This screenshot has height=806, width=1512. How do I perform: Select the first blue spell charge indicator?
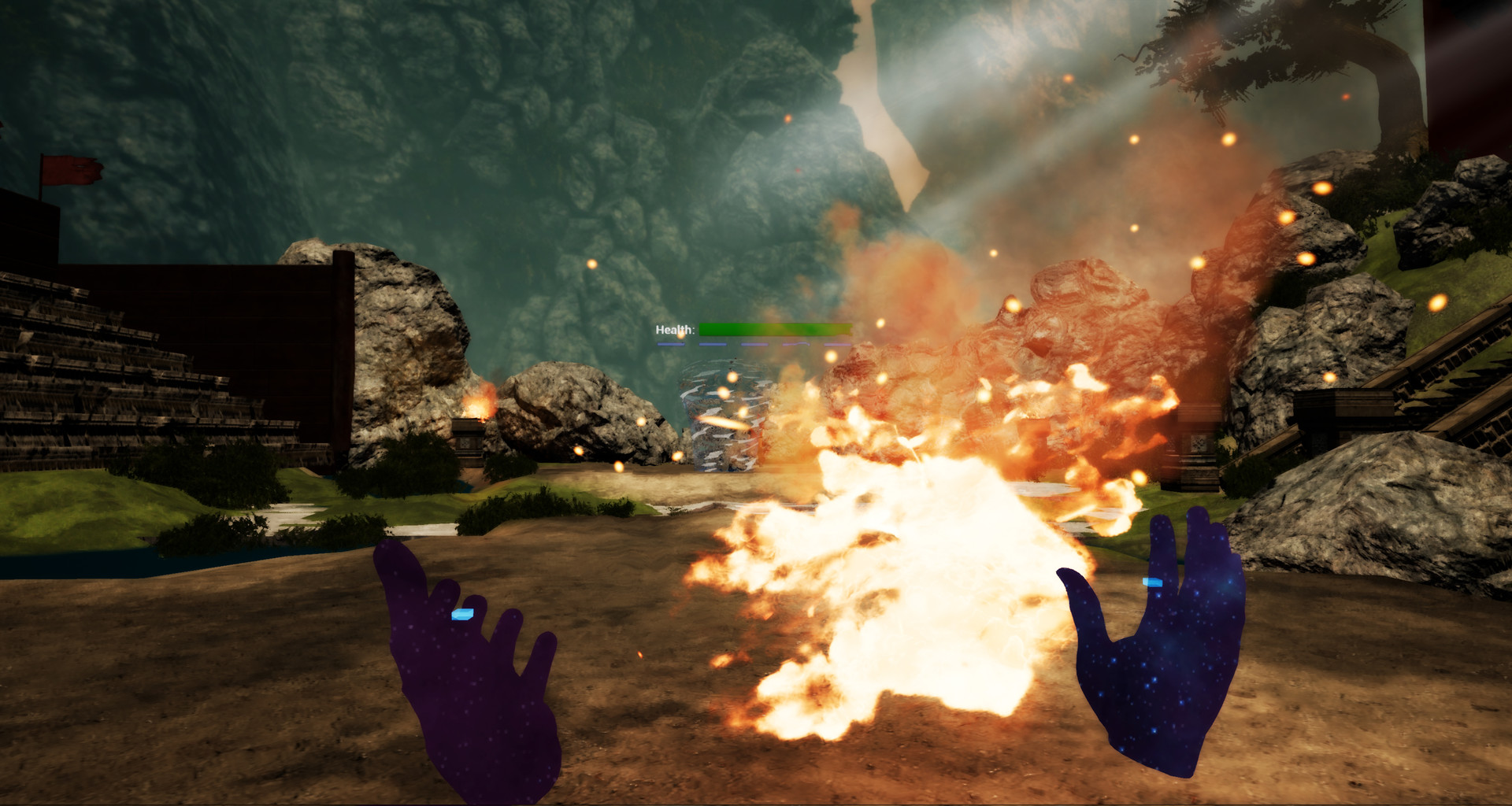tap(671, 344)
